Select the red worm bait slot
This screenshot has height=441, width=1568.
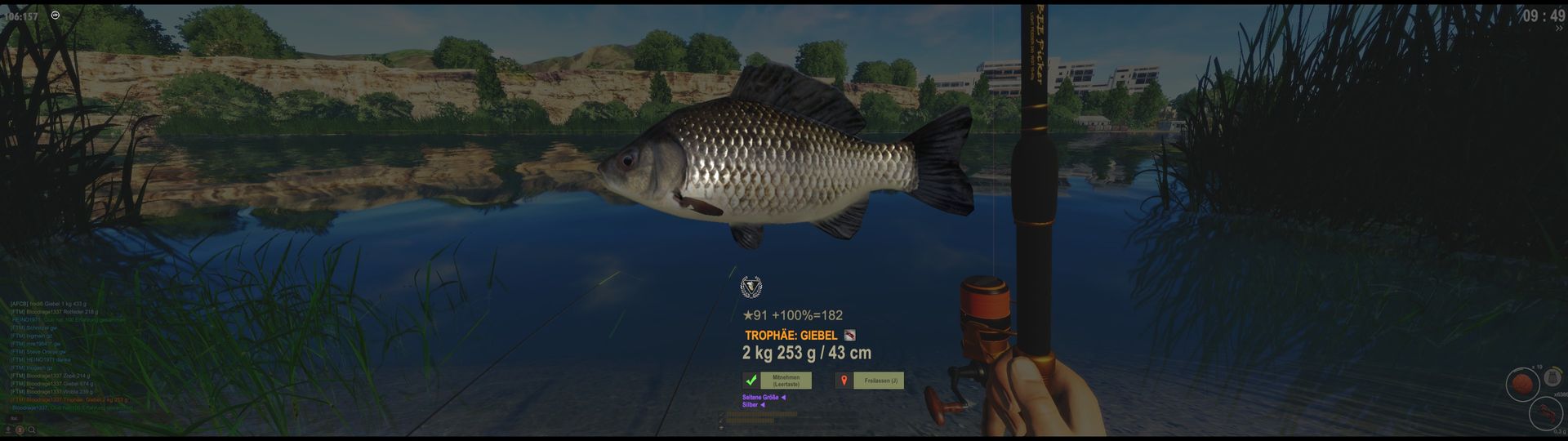[x=1545, y=413]
